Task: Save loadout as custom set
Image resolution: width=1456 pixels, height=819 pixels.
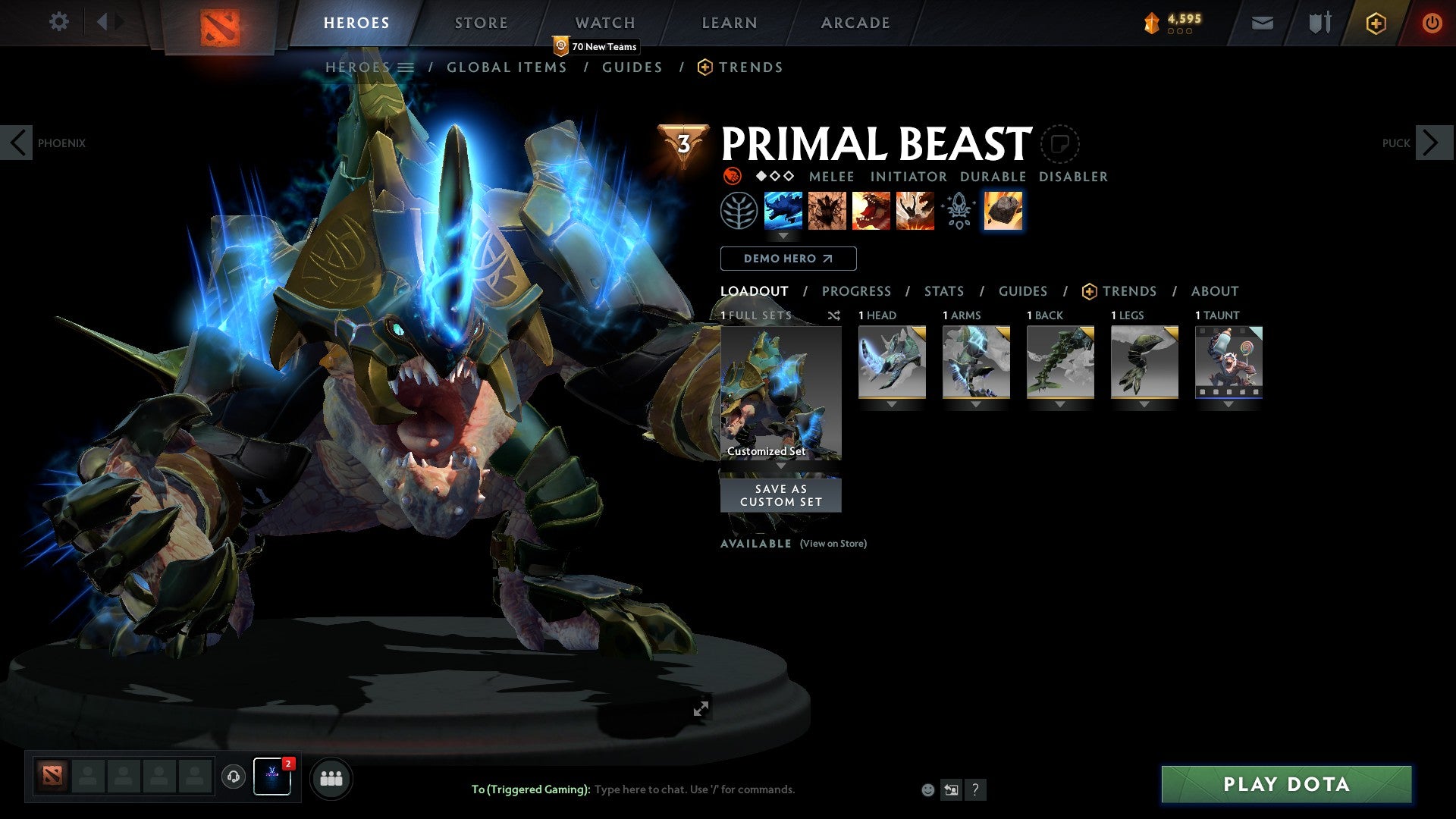Action: (x=780, y=495)
